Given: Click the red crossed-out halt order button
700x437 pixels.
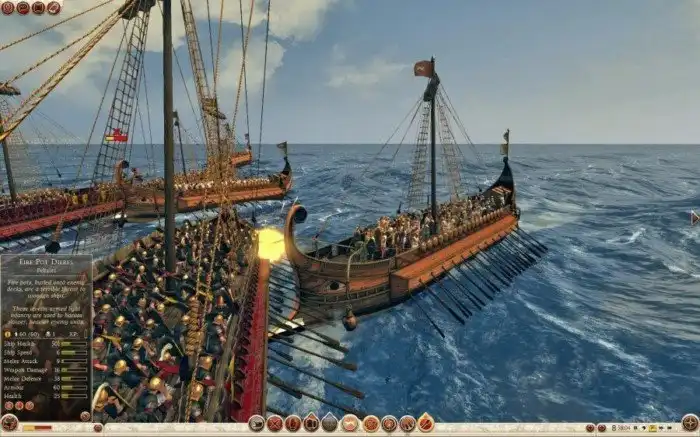Looking at the screenshot, I should [x=275, y=423].
